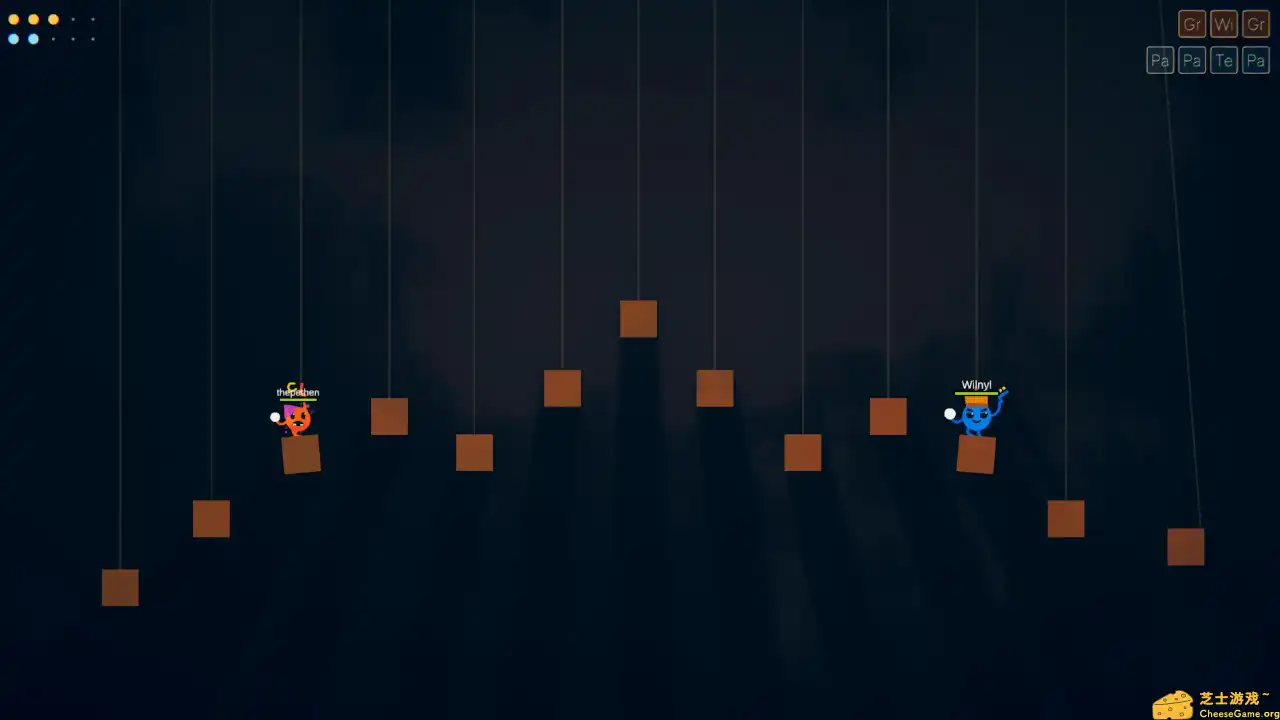
Task: Click the Wi badge in the top-right row
Action: [x=1224, y=24]
